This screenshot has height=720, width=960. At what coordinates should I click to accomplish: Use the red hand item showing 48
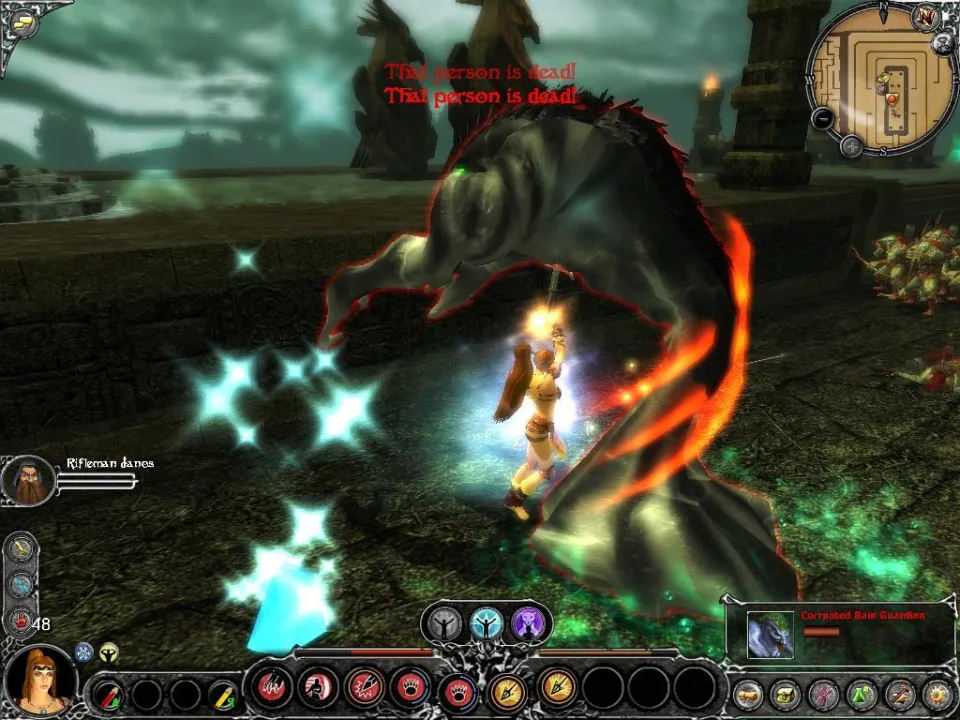[x=21, y=622]
